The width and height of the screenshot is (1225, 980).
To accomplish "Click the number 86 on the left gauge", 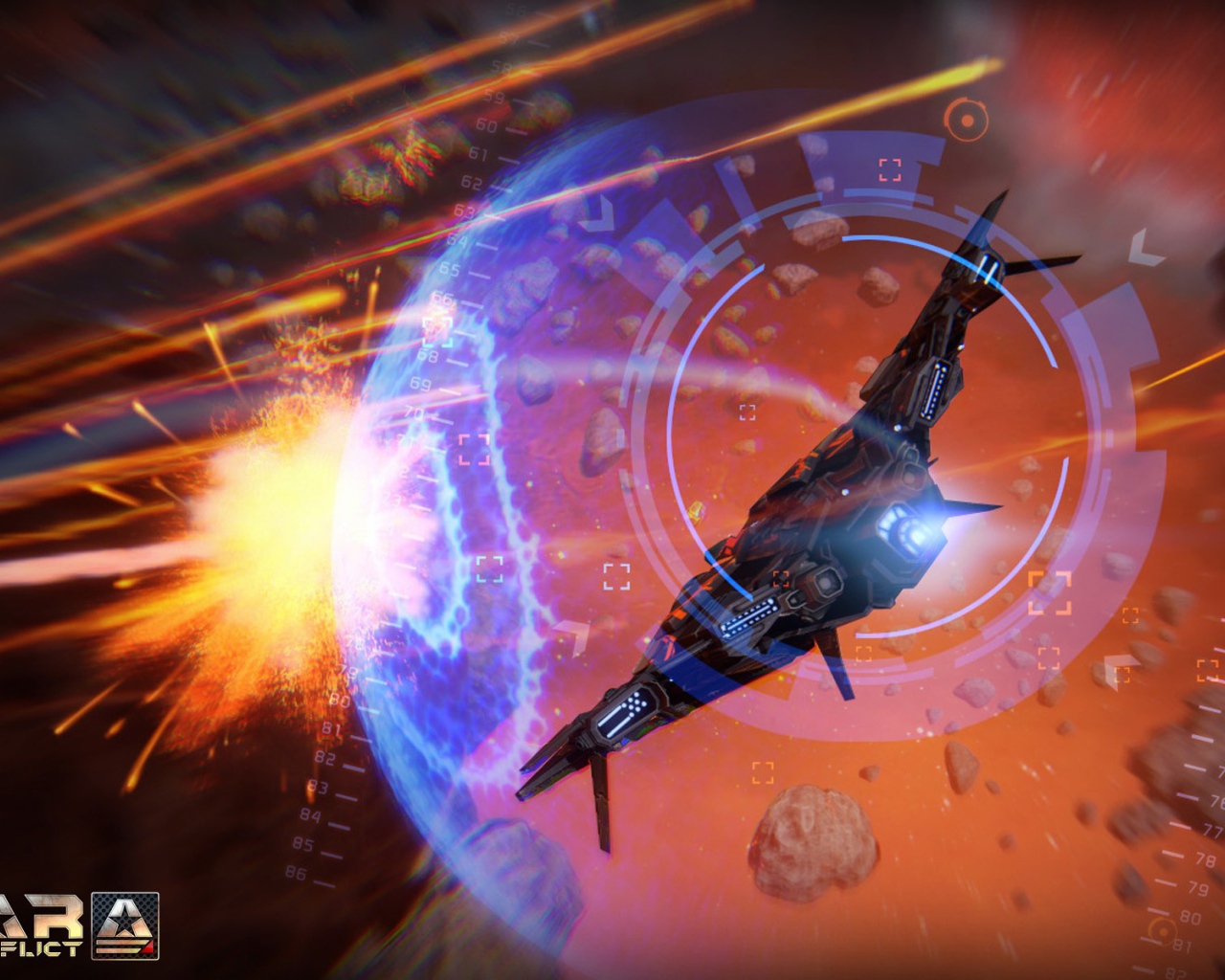I will pos(297,872).
